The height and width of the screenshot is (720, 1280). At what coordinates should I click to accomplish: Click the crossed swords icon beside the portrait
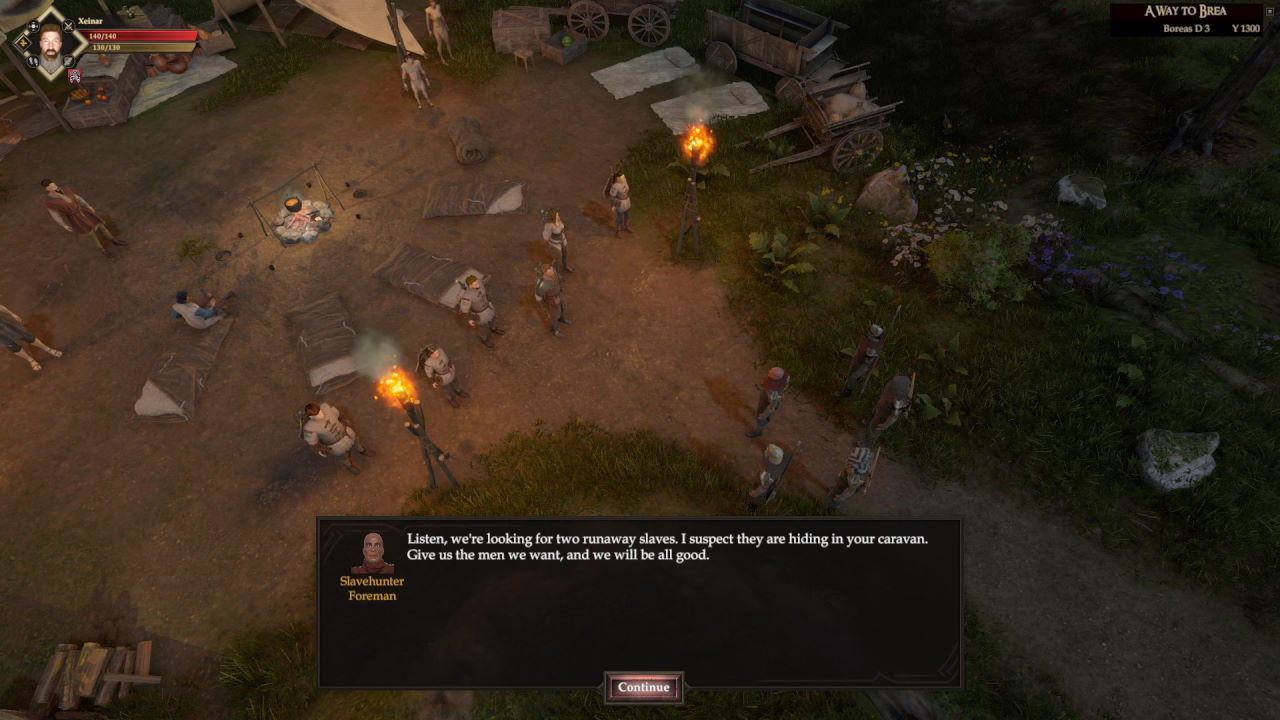click(68, 26)
